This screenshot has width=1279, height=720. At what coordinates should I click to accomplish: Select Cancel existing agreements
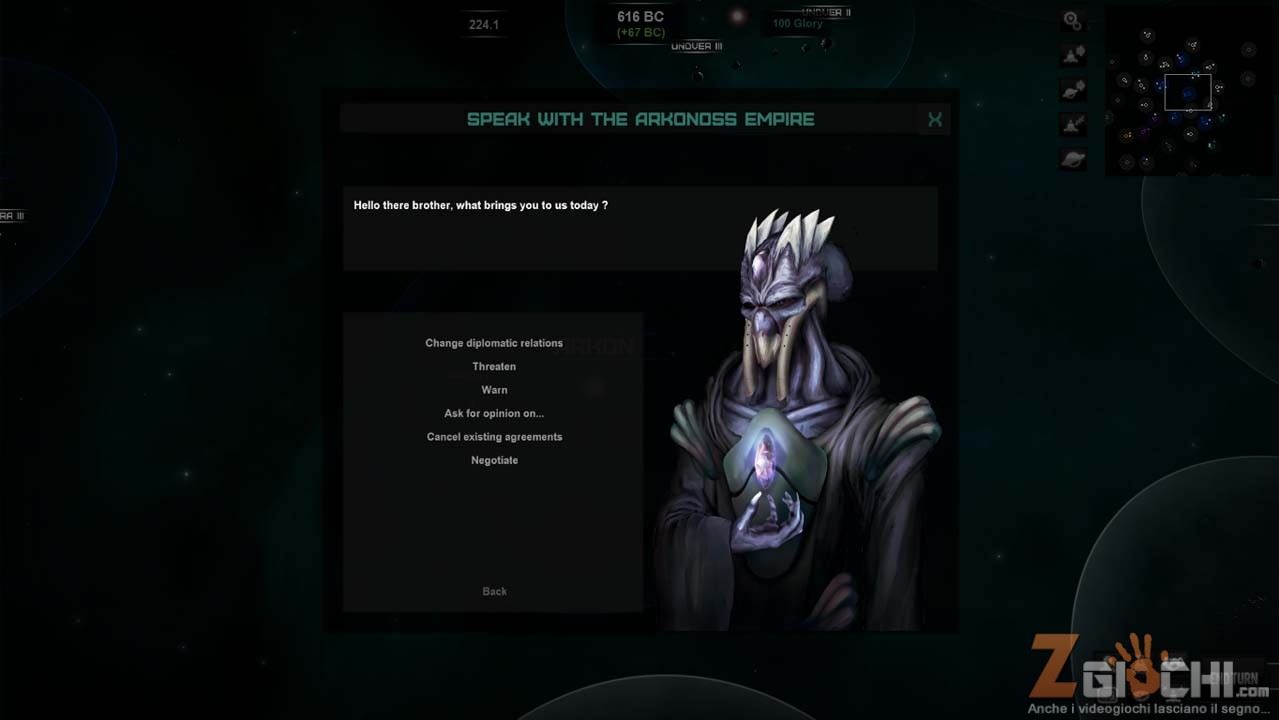pos(494,437)
